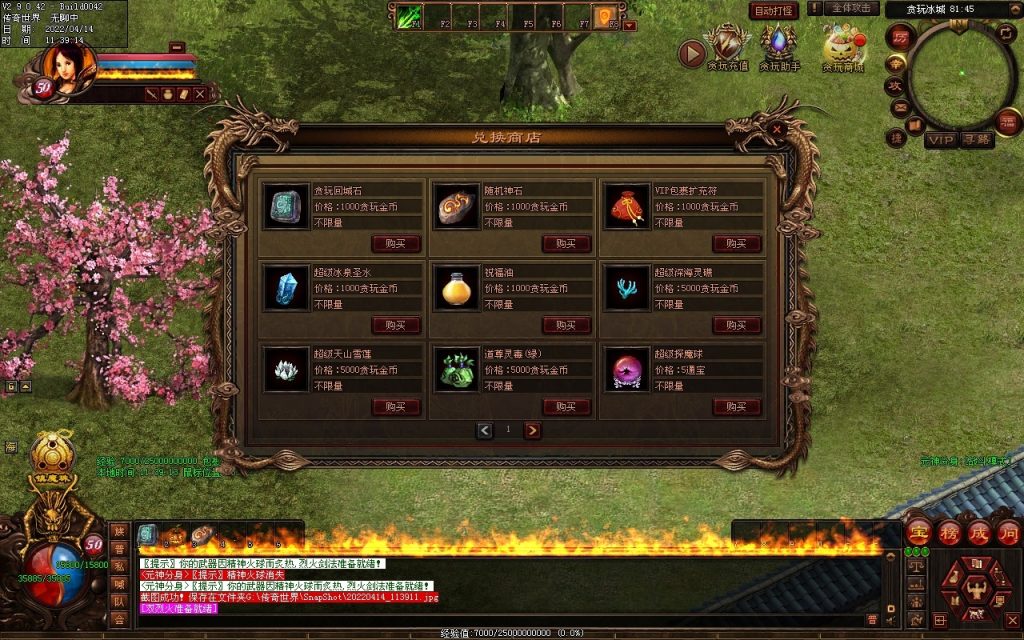Go to next shop page
The width and height of the screenshot is (1024, 640).
pos(533,430)
